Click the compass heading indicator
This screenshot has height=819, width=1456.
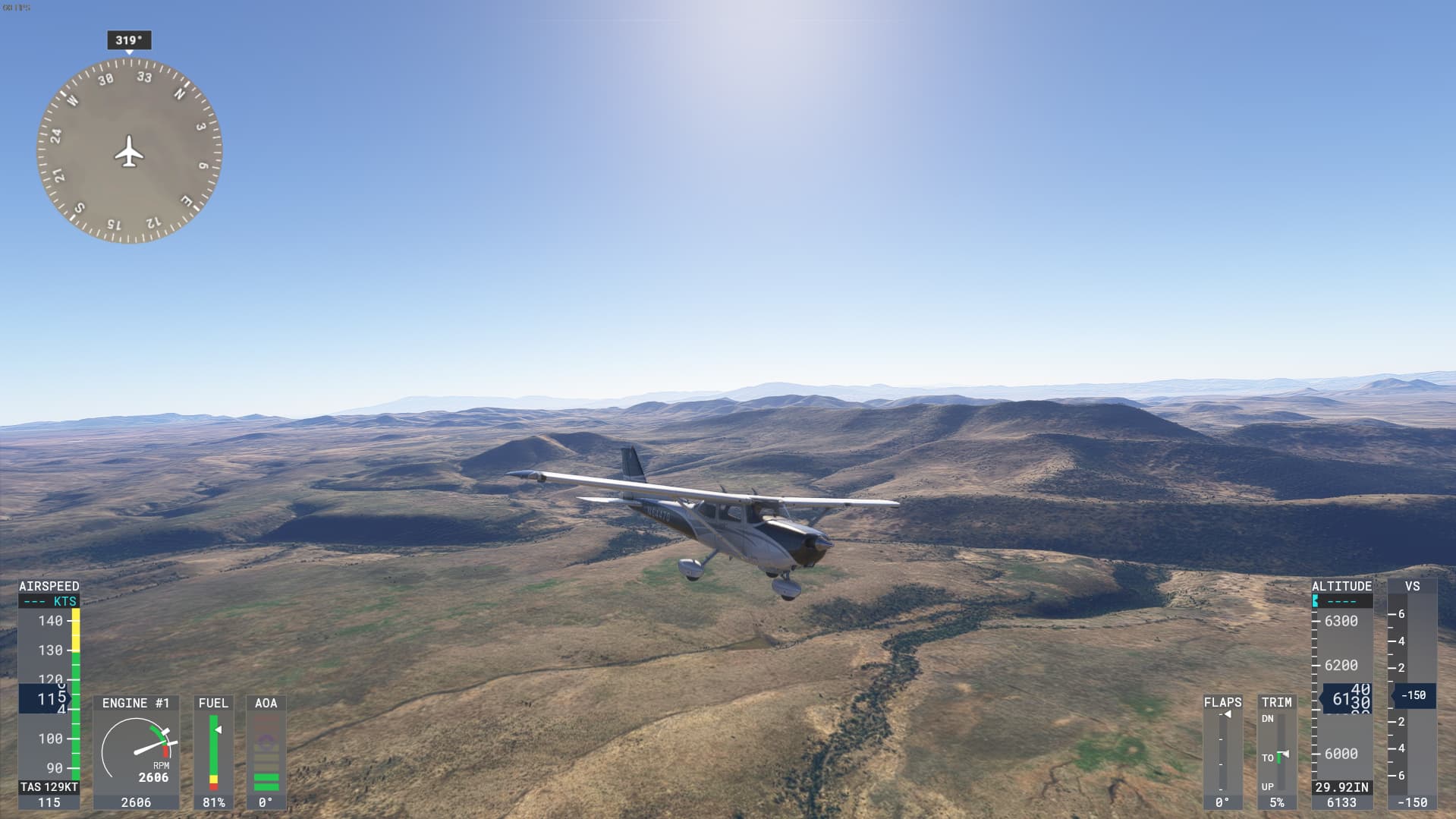click(x=129, y=152)
